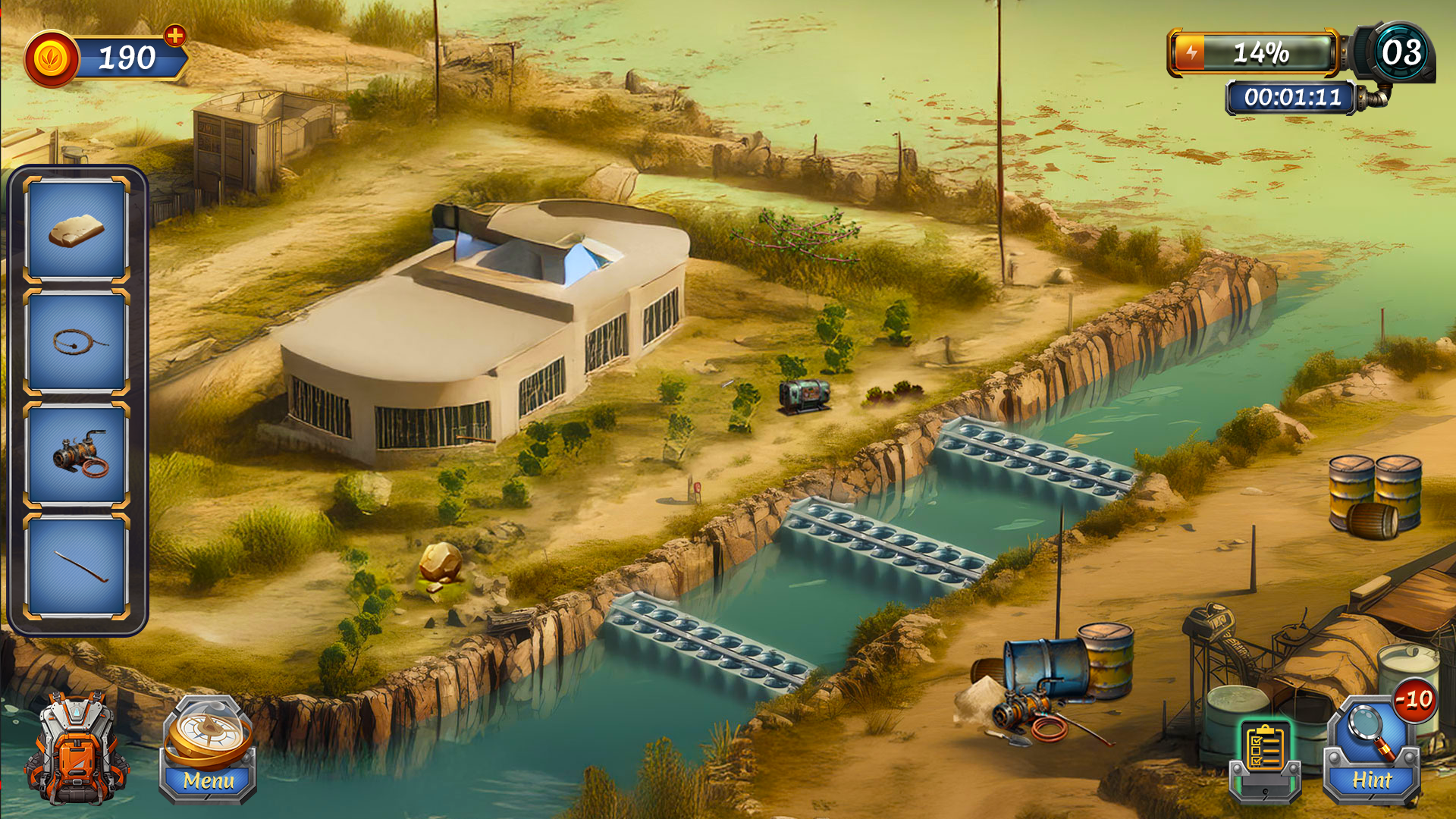
Task: Select the stone slab item slot
Action: [77, 230]
